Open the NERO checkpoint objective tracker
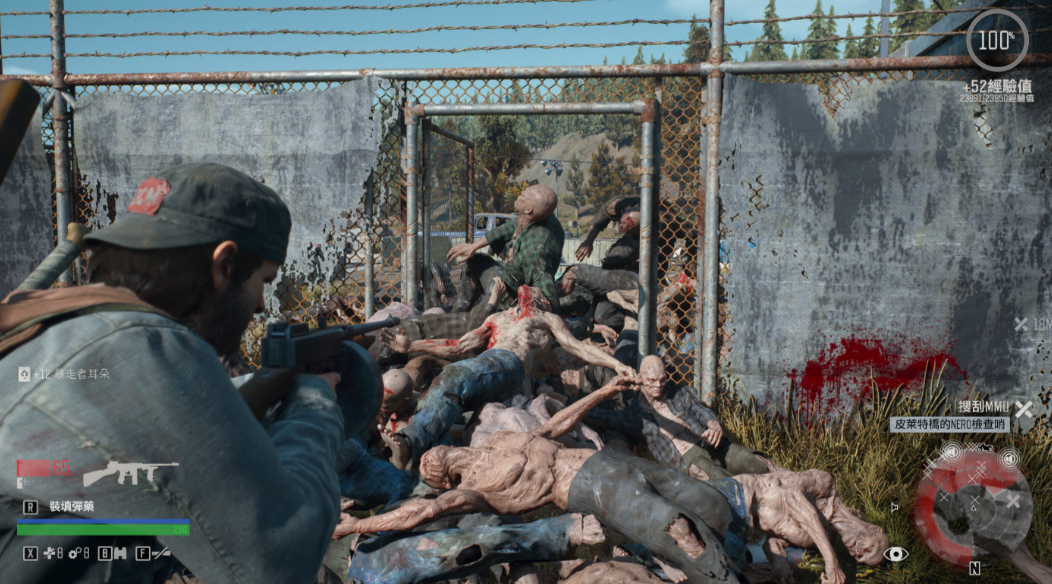1052x584 pixels. tap(949, 424)
